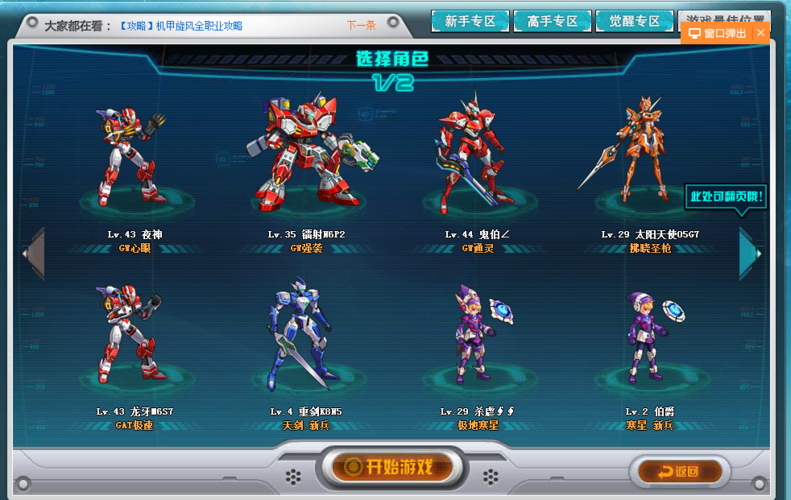The width and height of the screenshot is (791, 500).
Task: Select the Lv.29 杀虐 character
Action: click(x=477, y=335)
